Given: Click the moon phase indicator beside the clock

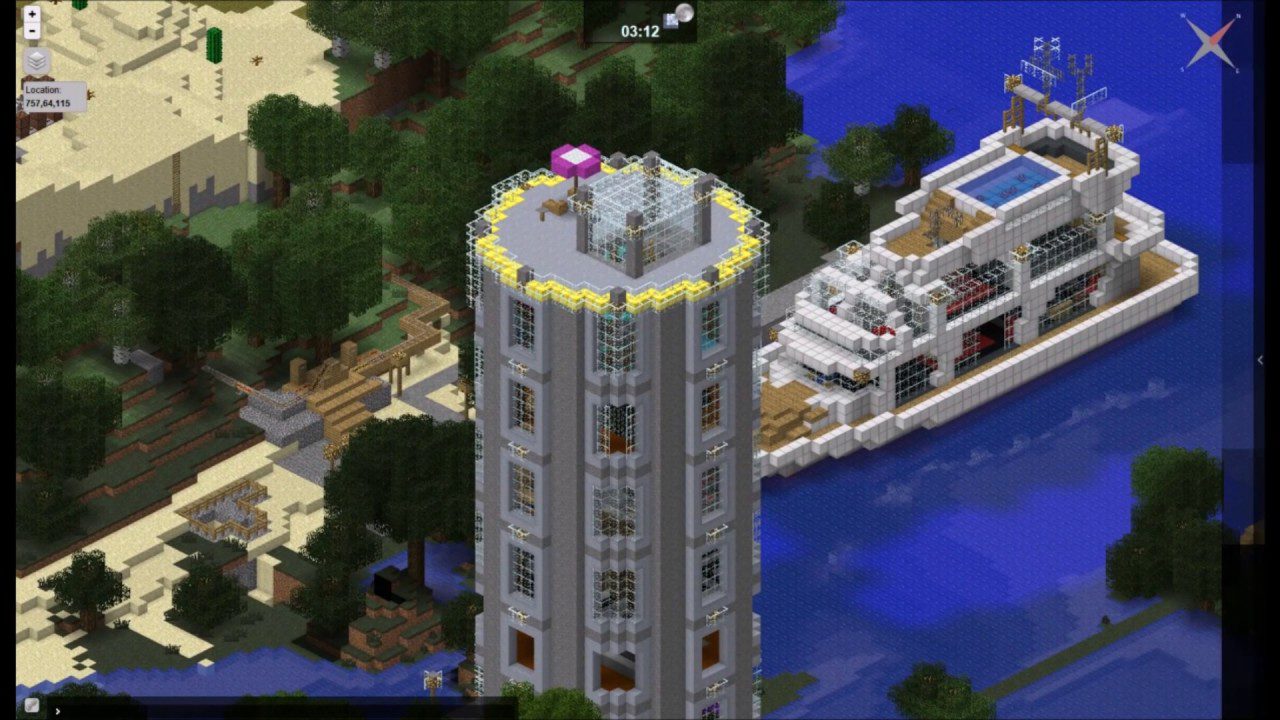Looking at the screenshot, I should coord(683,12).
